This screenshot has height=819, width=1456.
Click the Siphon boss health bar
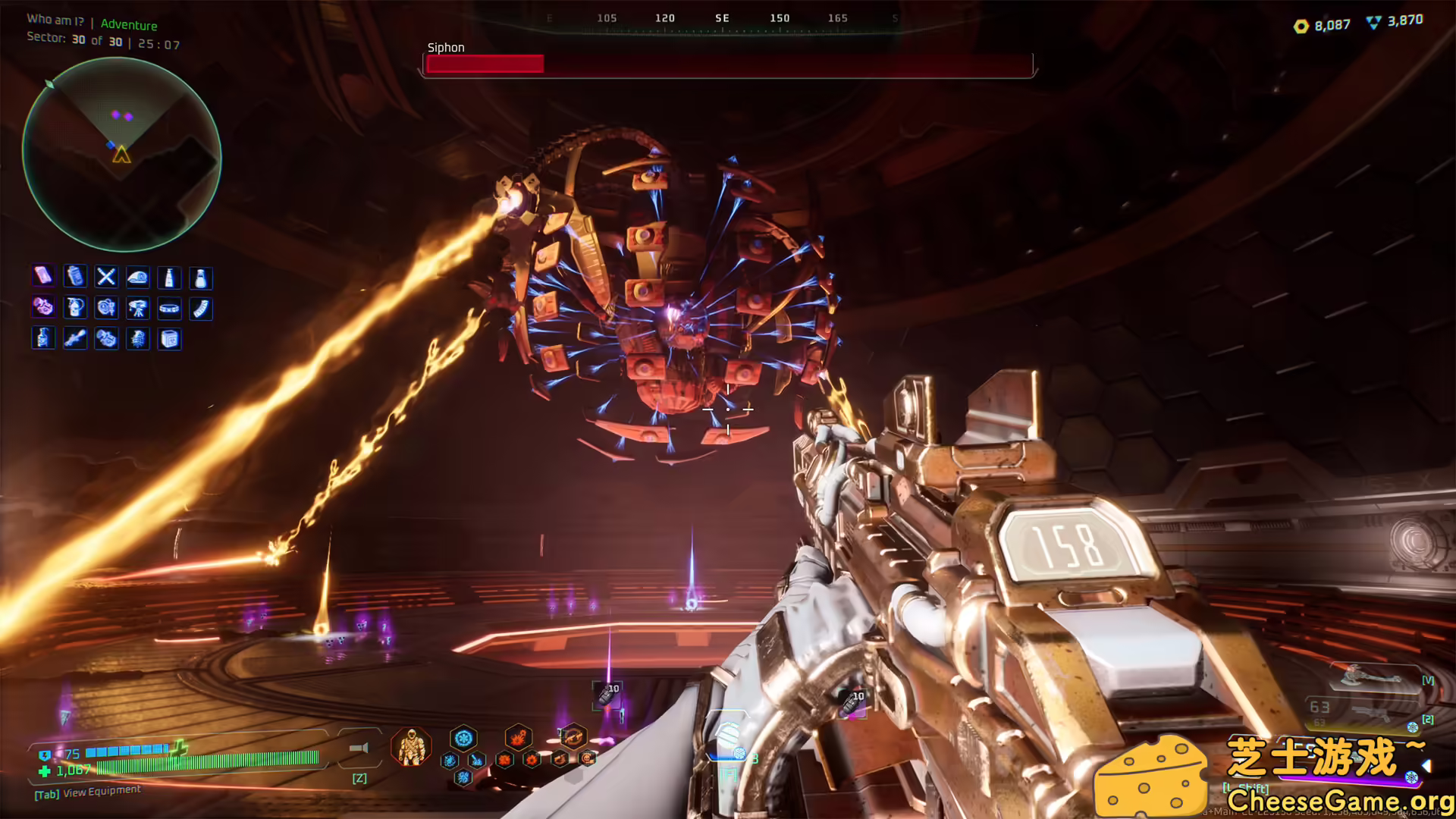pyautogui.click(x=728, y=65)
